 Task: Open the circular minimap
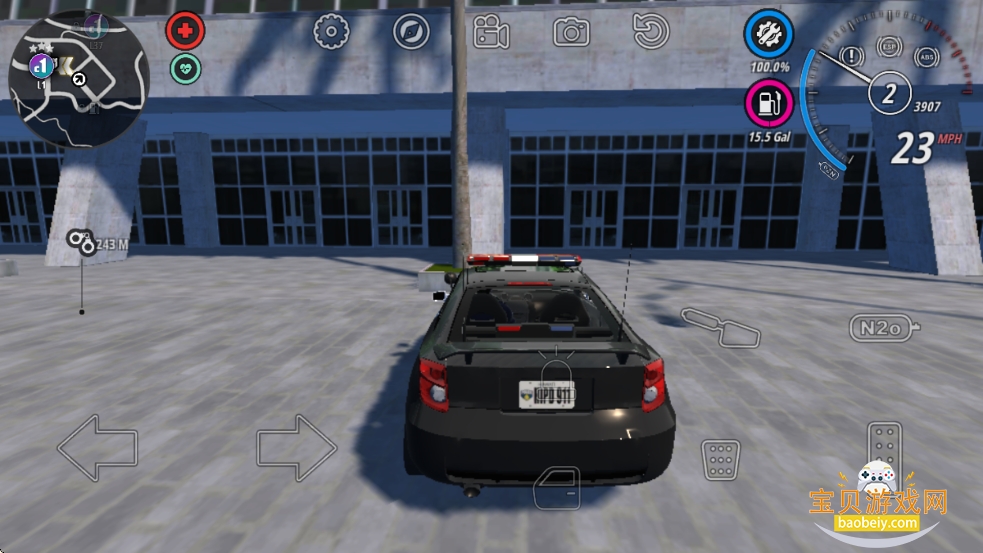click(x=78, y=79)
